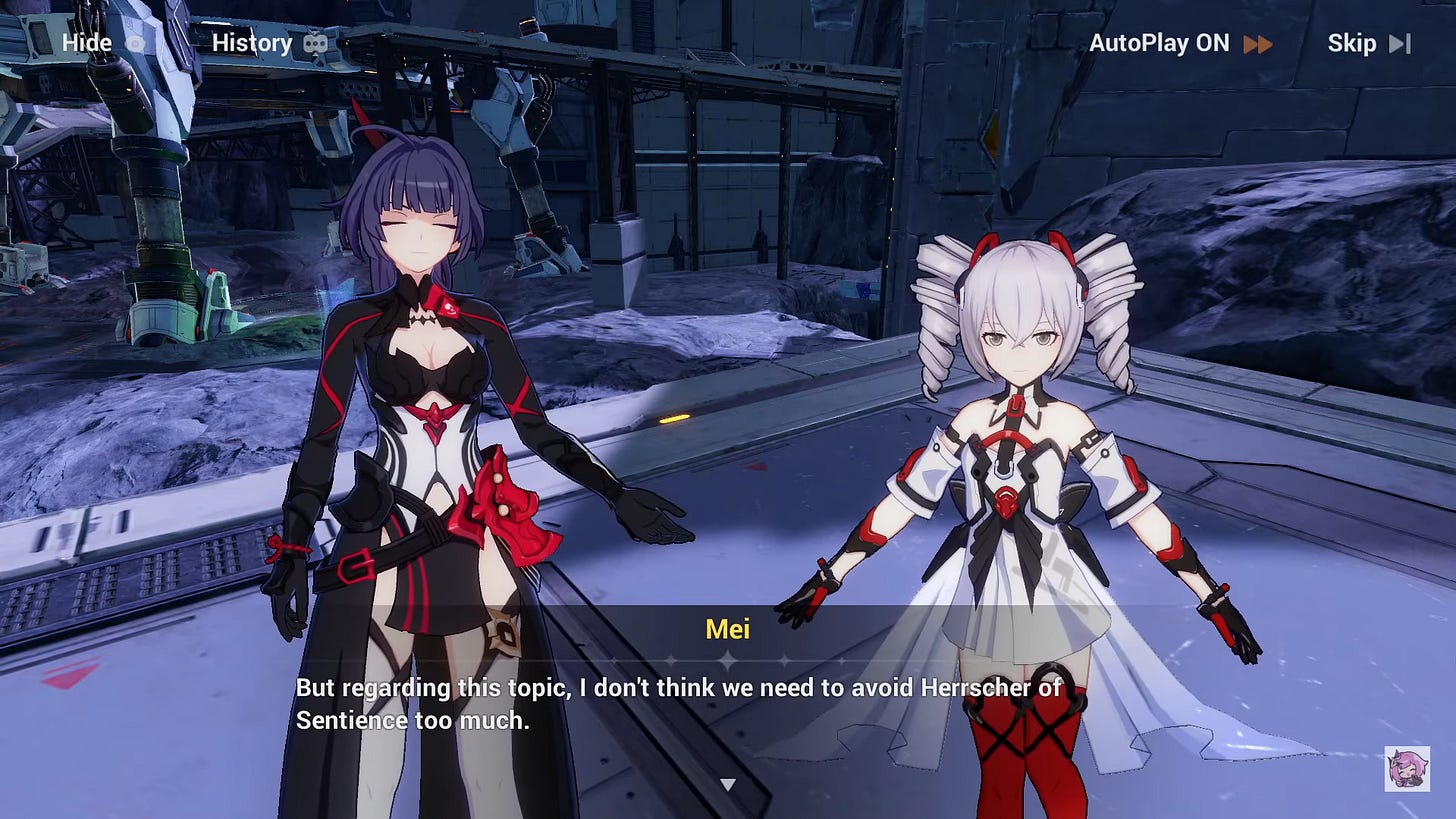Image resolution: width=1456 pixels, height=819 pixels.
Task: Advance dialogue with the down arrow
Action: click(x=728, y=785)
